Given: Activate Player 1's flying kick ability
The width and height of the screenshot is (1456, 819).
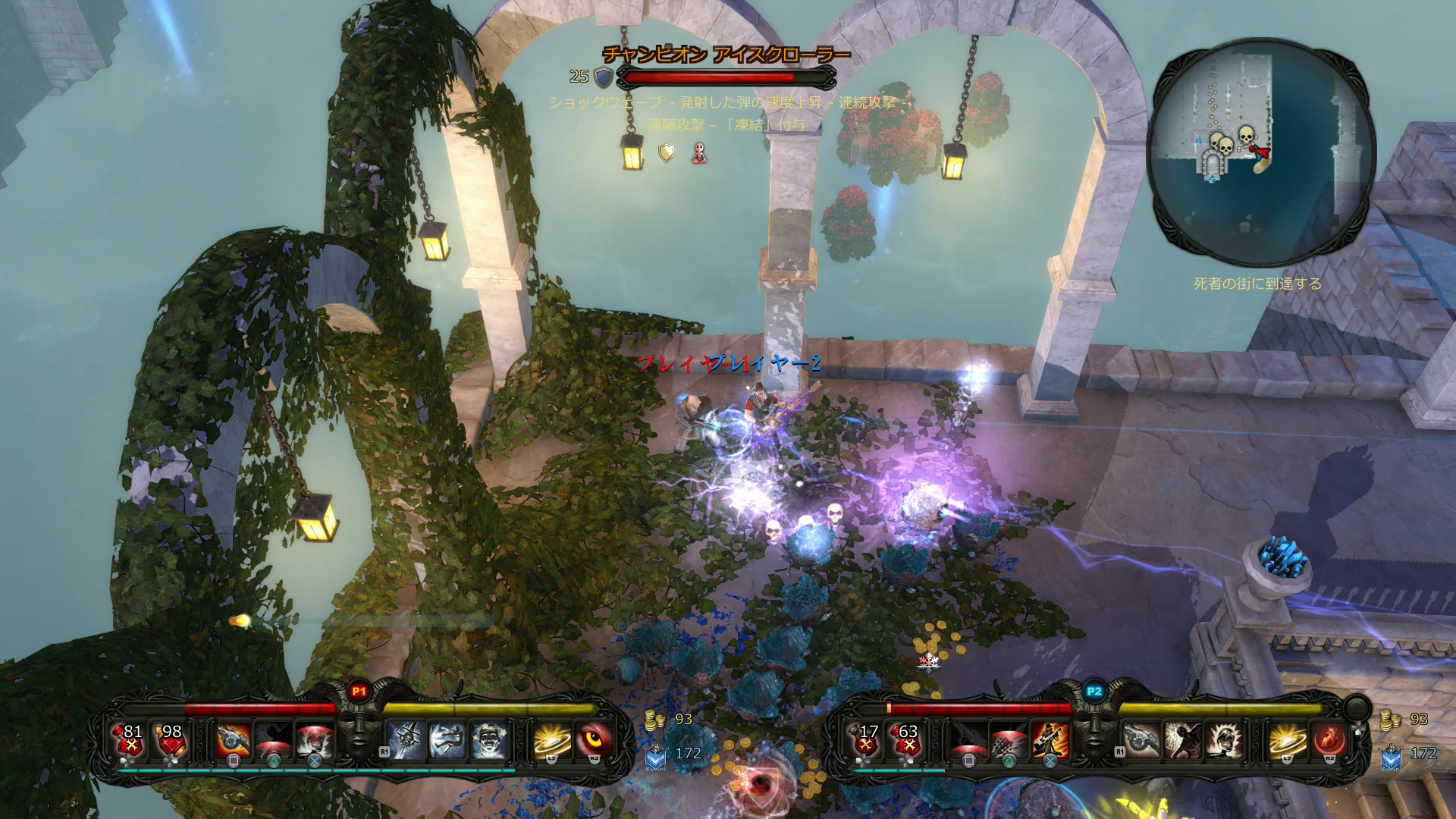Looking at the screenshot, I should point(447,740).
